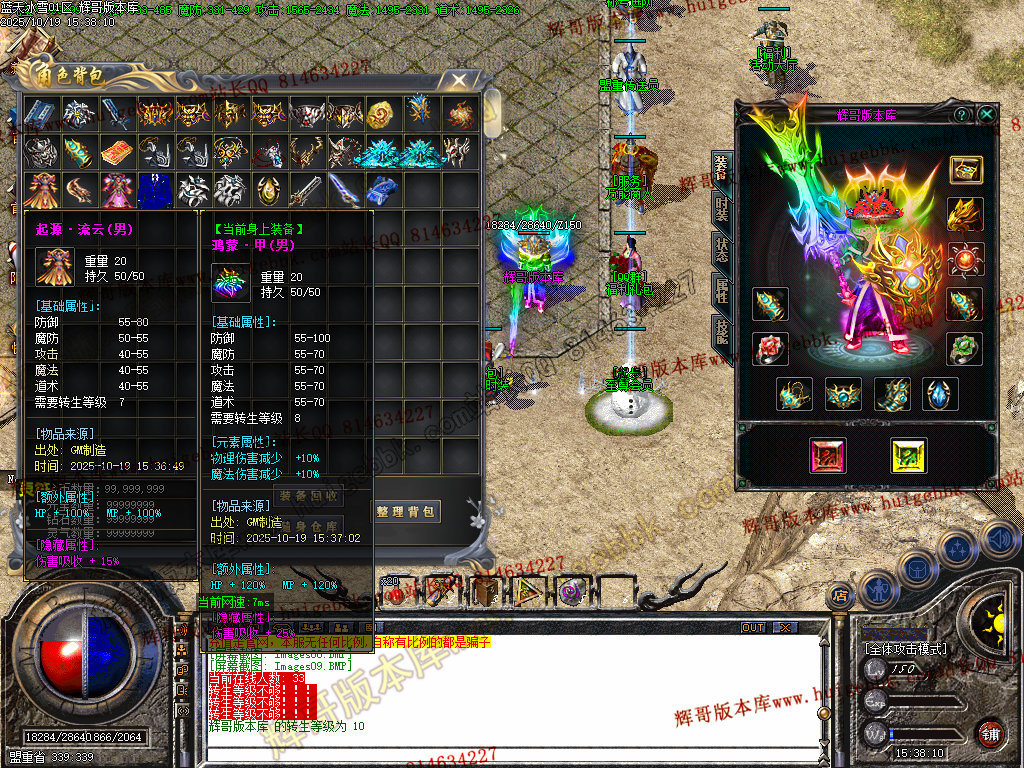The image size is (1024, 768).
Task: Select the equipped red gem ring slot
Action: 770,349
